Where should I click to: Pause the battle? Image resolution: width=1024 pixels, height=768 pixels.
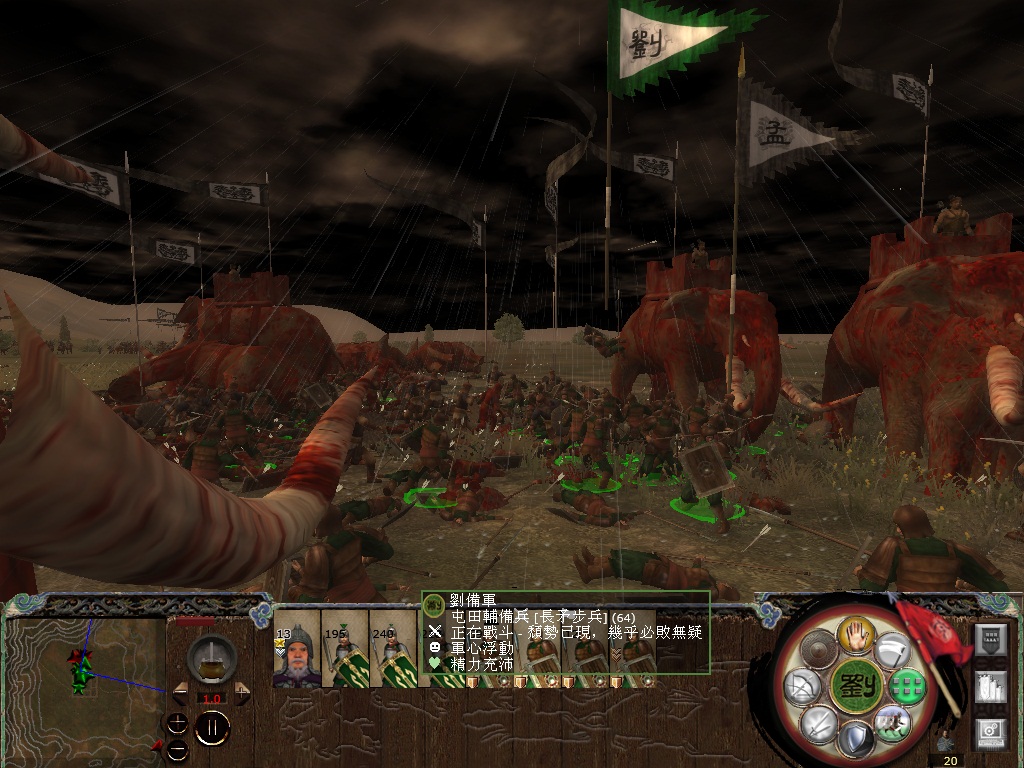point(211,729)
